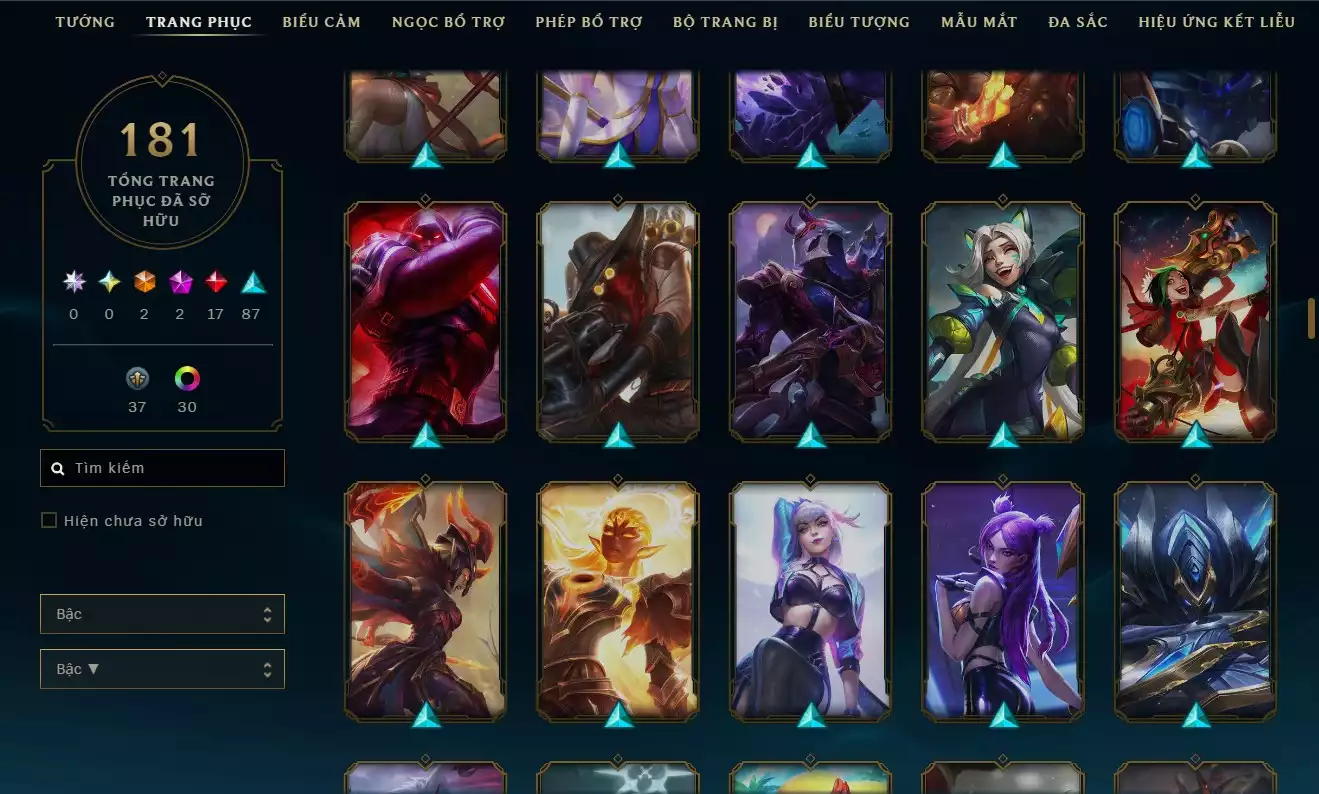Open the 'Bậc ▼' sort order dropdown
Image resolution: width=1319 pixels, height=794 pixels.
pyautogui.click(x=162, y=668)
